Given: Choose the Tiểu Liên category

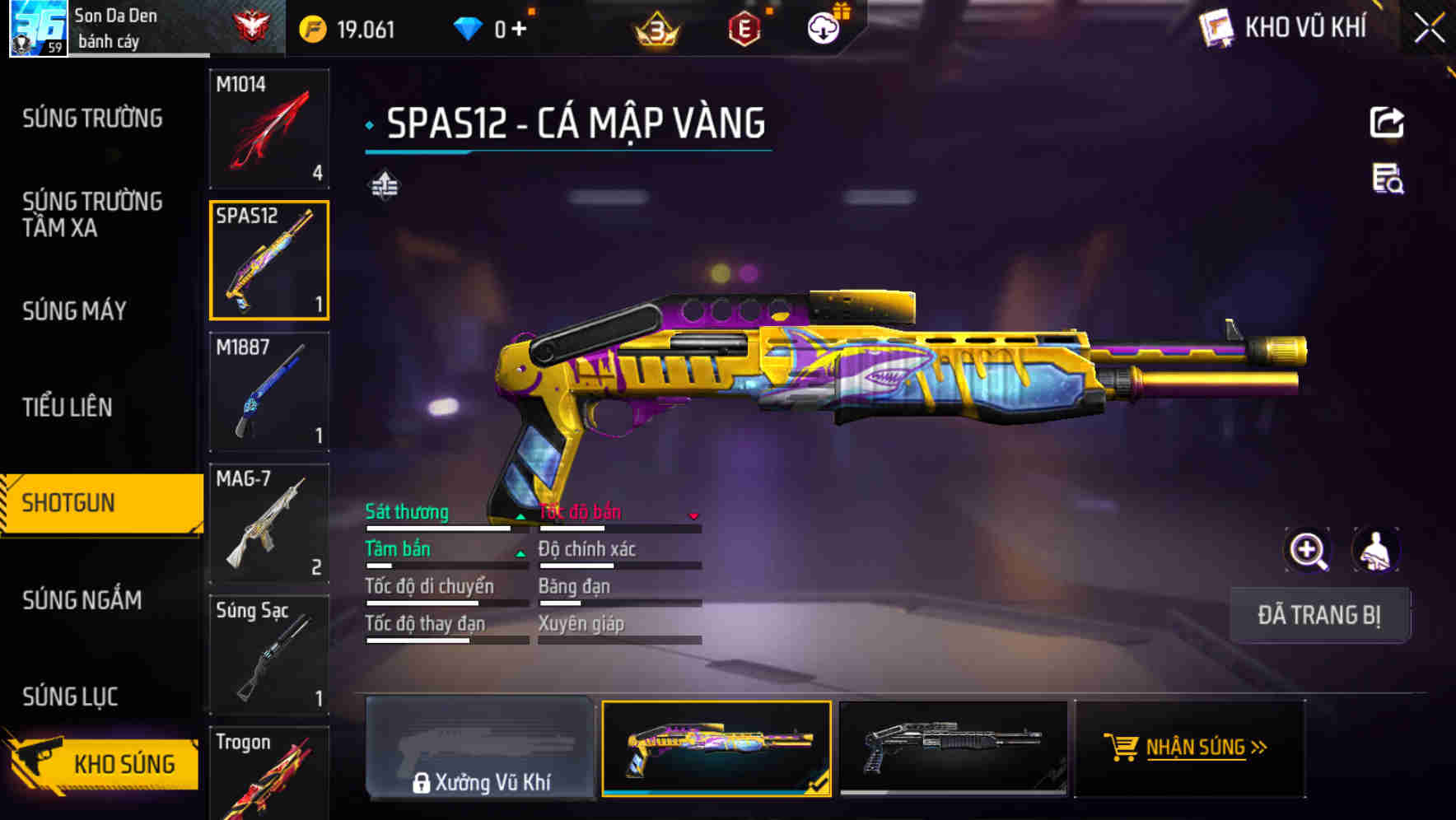Looking at the screenshot, I should pyautogui.click(x=68, y=407).
